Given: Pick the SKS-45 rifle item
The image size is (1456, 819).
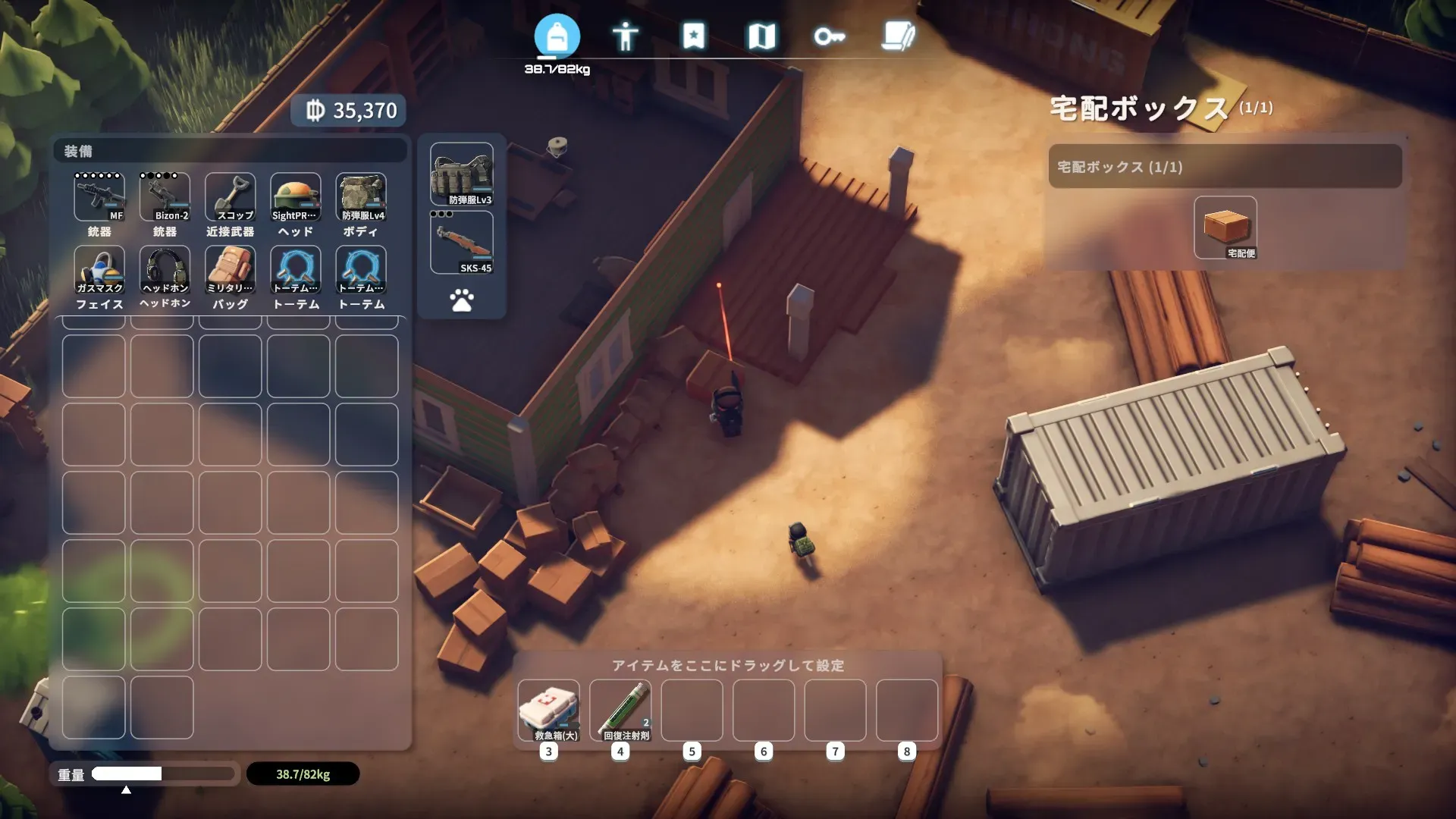Looking at the screenshot, I should 462,243.
